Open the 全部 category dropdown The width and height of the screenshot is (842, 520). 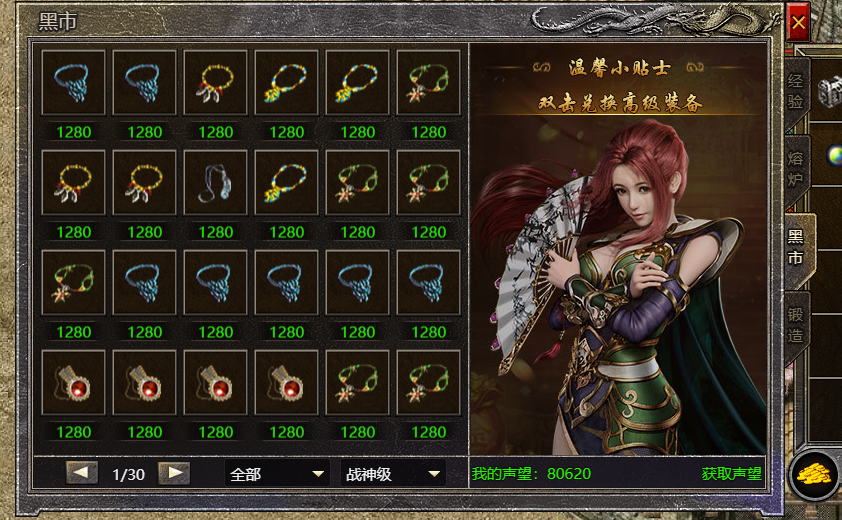[277, 474]
